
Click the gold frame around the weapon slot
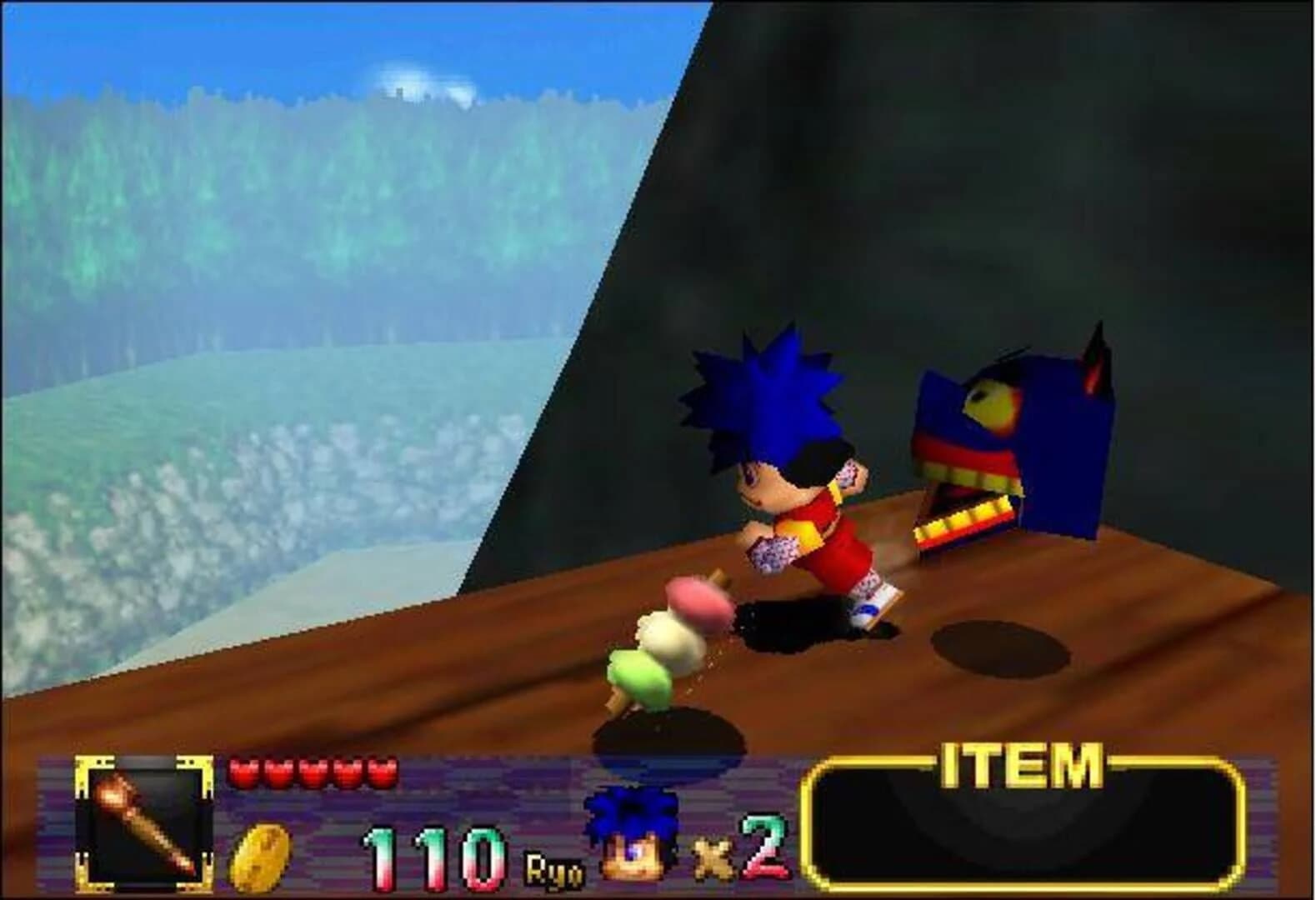pyautogui.click(x=85, y=762)
